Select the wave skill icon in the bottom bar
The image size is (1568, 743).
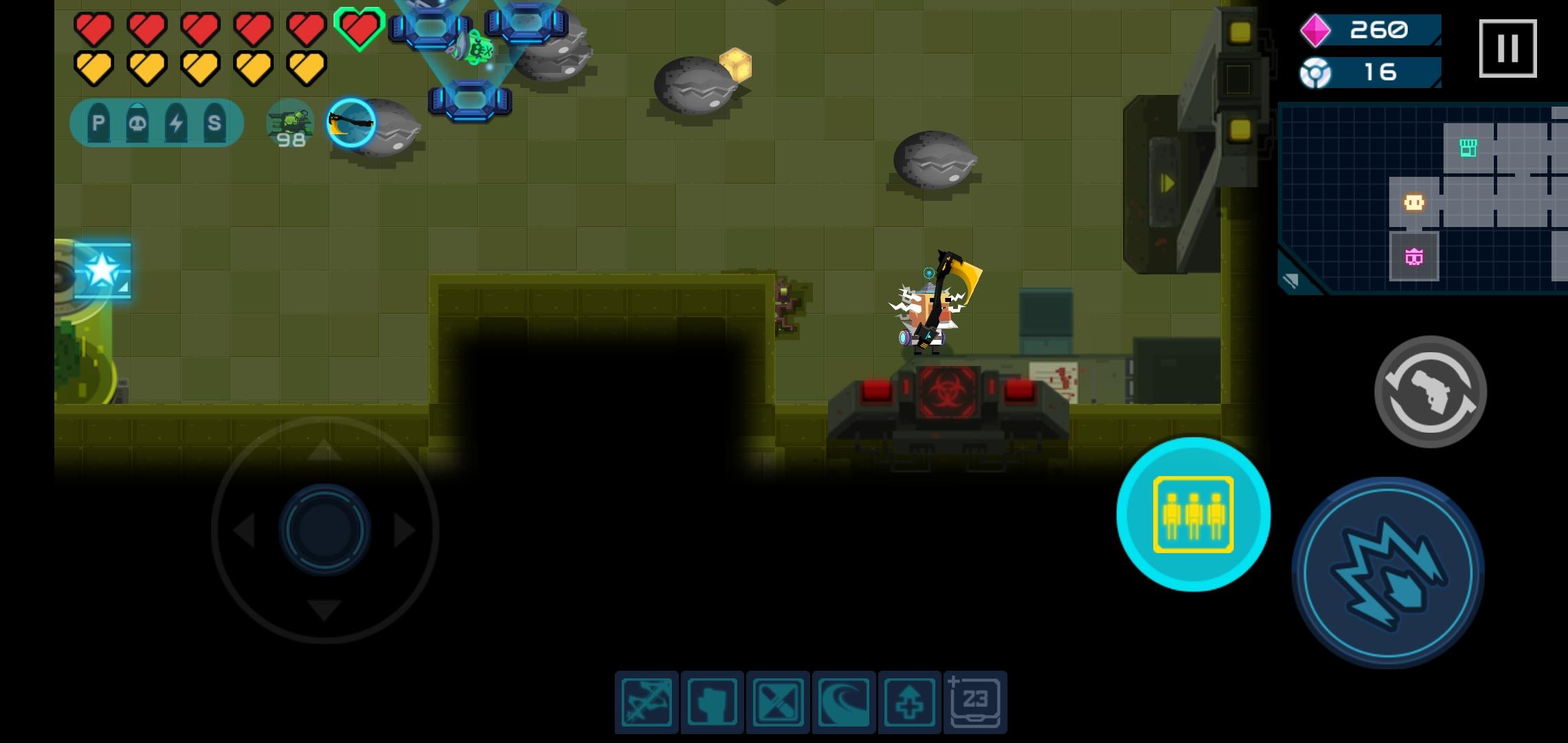pos(845,700)
